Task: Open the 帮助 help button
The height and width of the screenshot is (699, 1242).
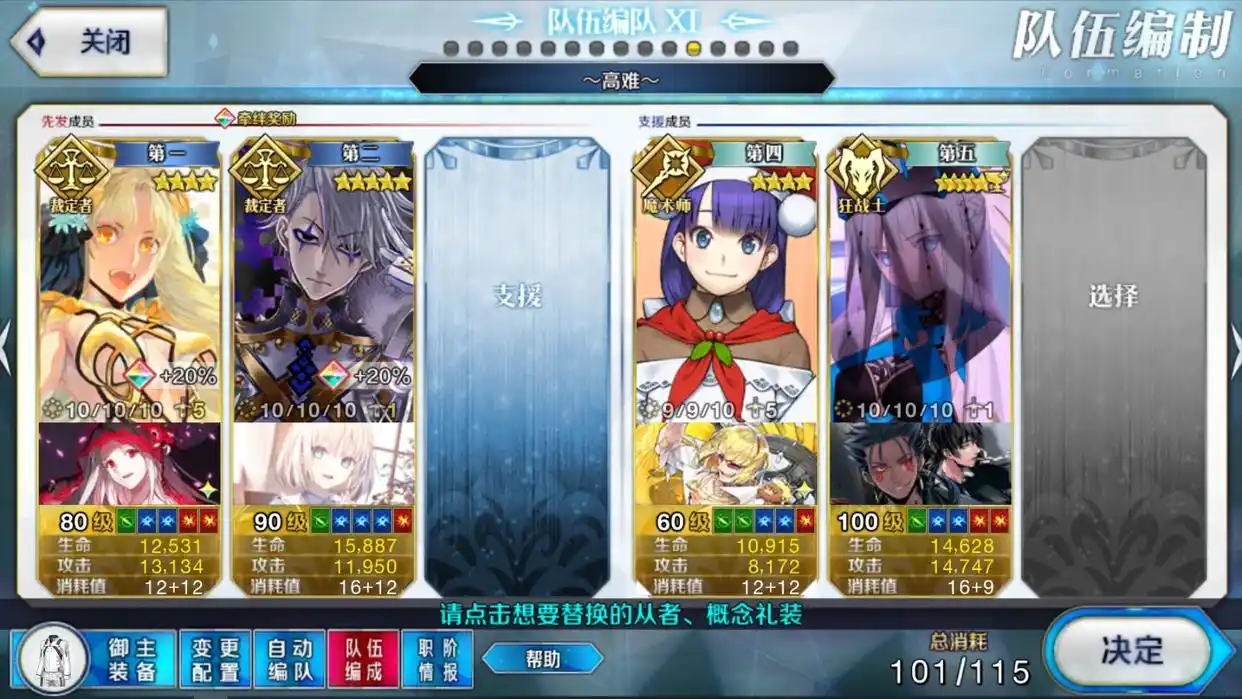Action: (543, 658)
